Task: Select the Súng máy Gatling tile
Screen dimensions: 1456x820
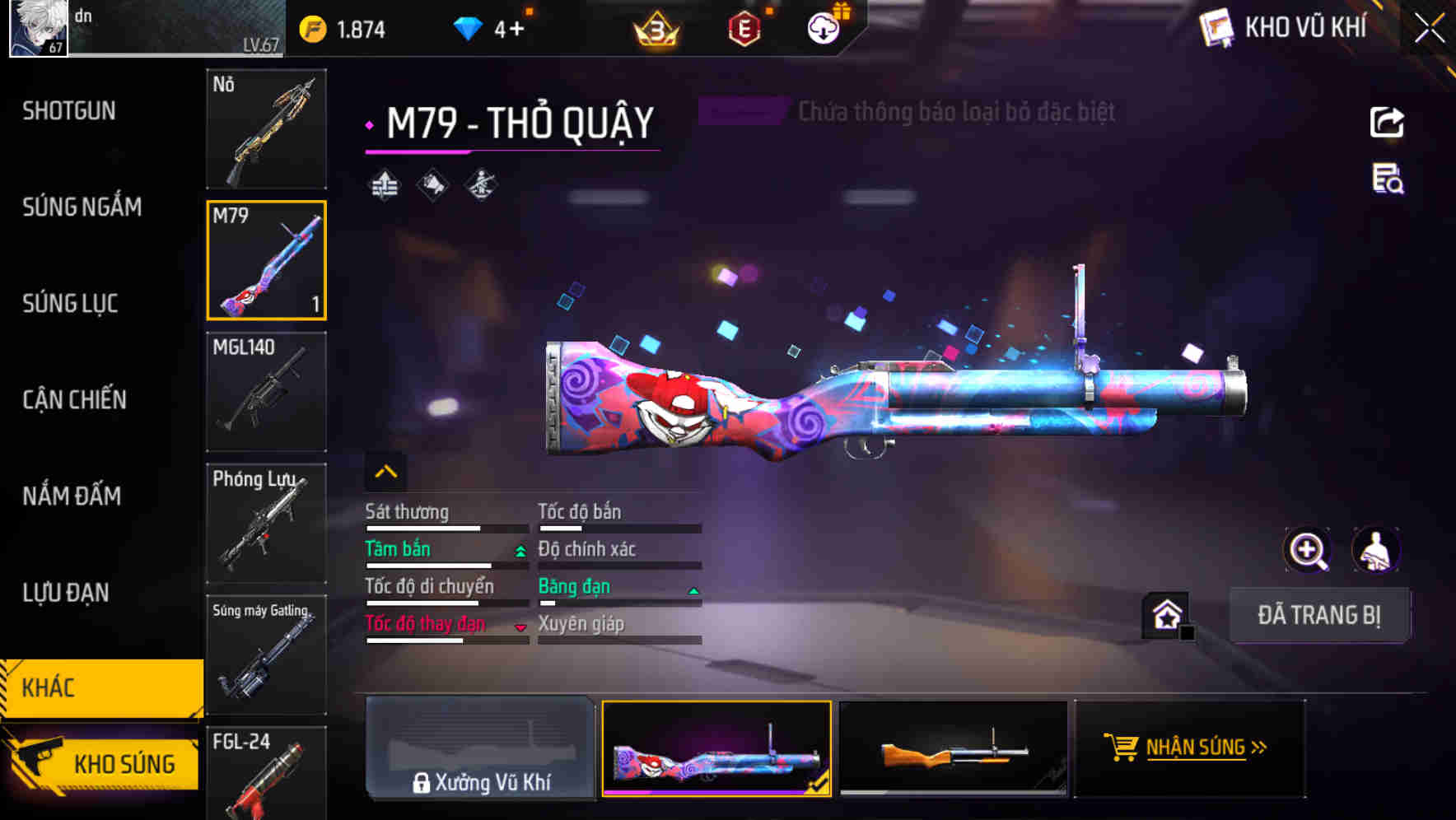Action: tap(266, 655)
